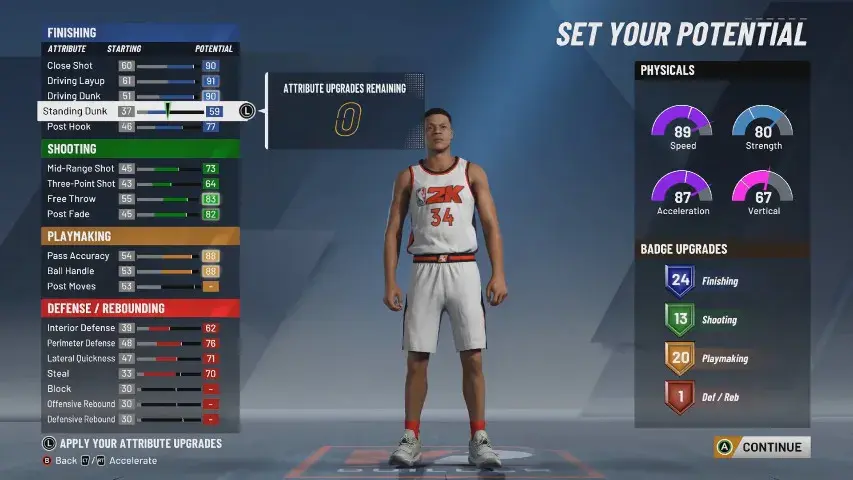
Task: Select the Lateral Quickness attribute row
Action: [x=137, y=358]
